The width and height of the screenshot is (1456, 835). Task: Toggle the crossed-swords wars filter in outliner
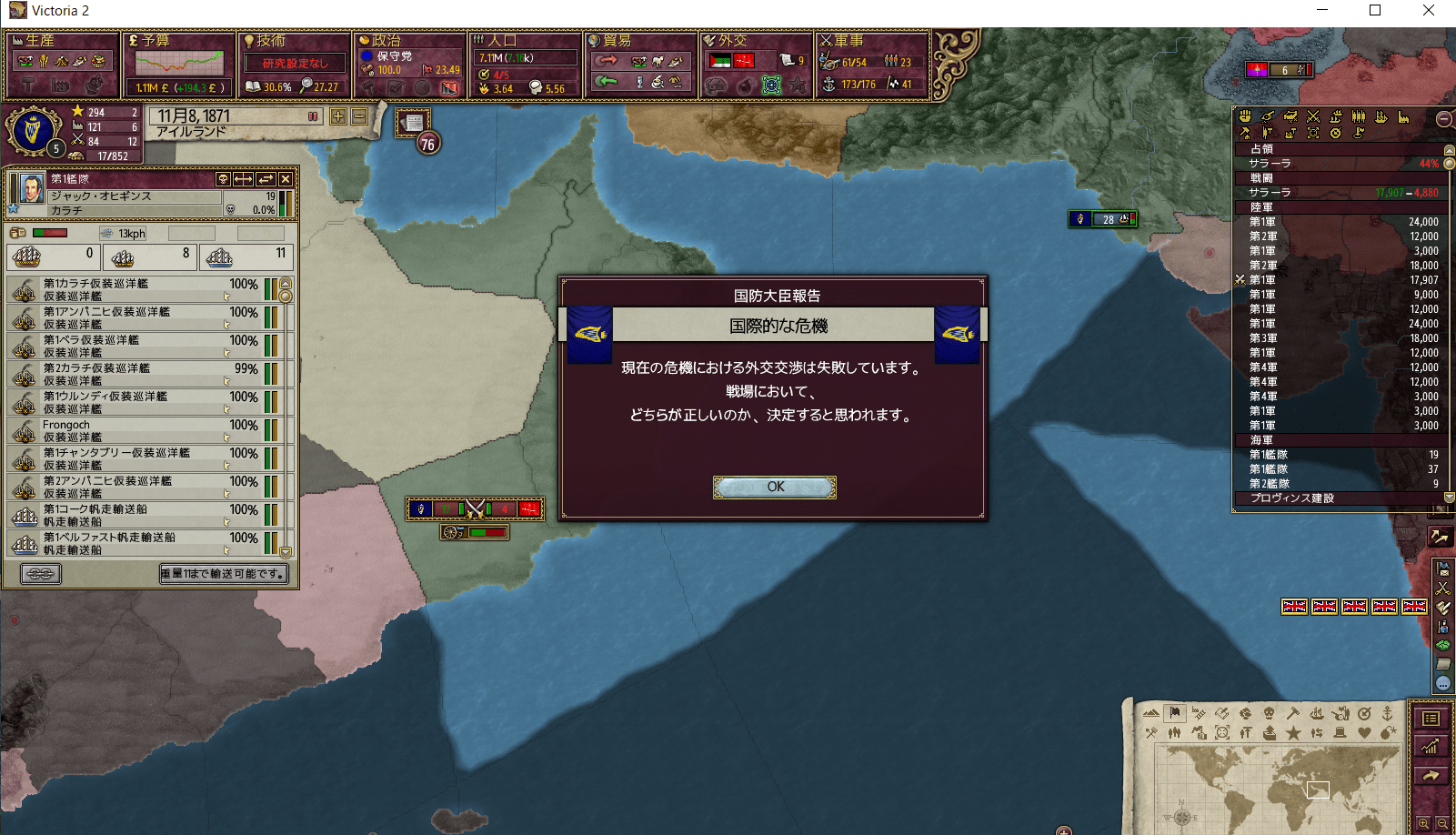[x=1312, y=116]
